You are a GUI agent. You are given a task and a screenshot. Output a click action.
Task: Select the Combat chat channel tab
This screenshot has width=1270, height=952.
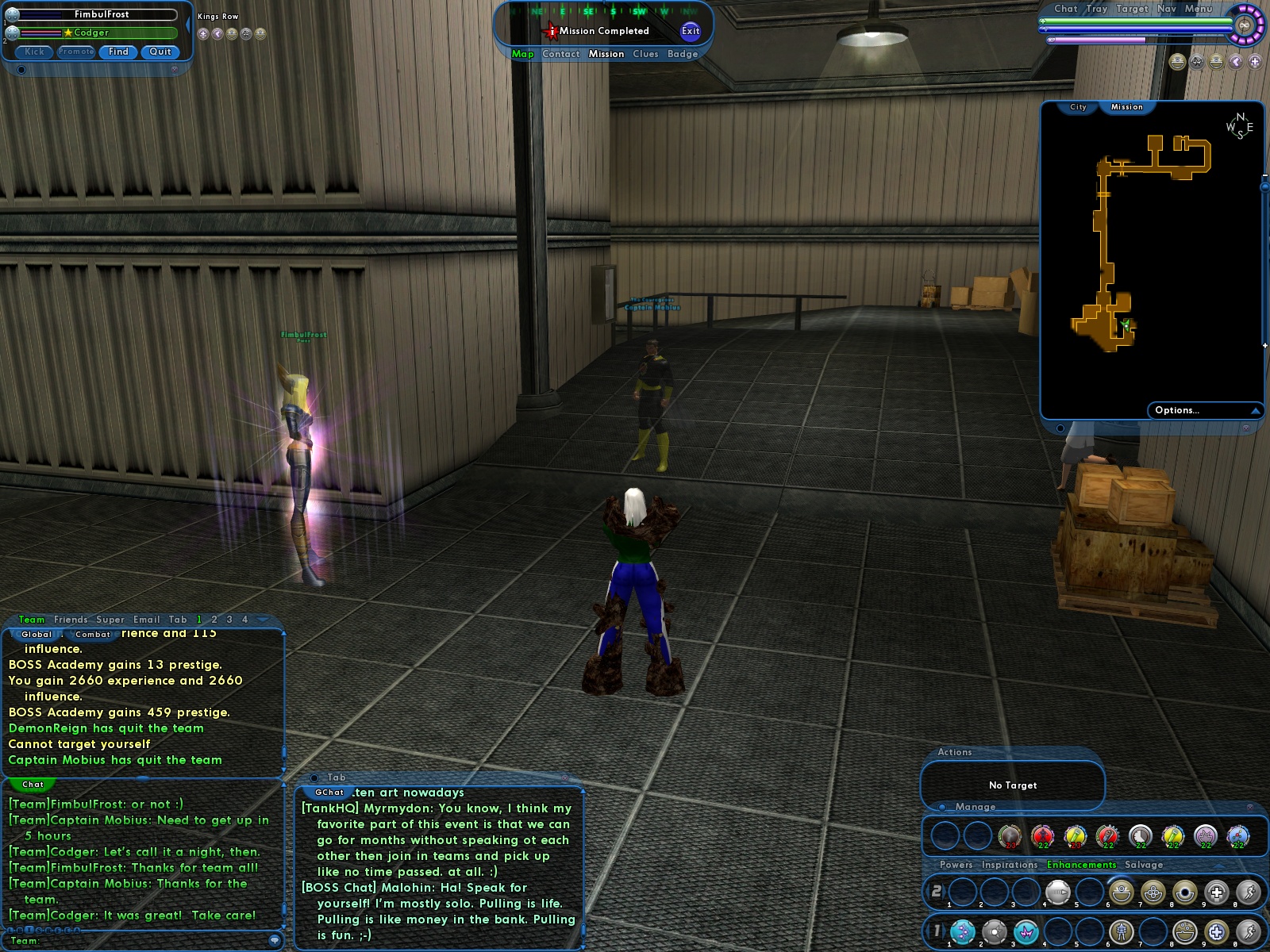click(93, 635)
